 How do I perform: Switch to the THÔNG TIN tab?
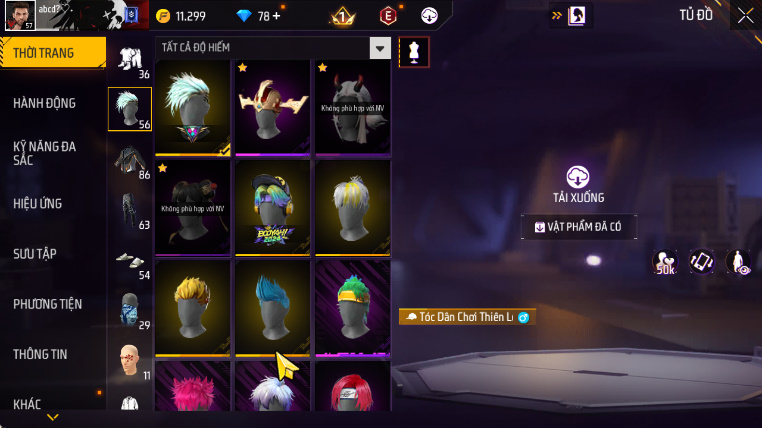(41, 354)
